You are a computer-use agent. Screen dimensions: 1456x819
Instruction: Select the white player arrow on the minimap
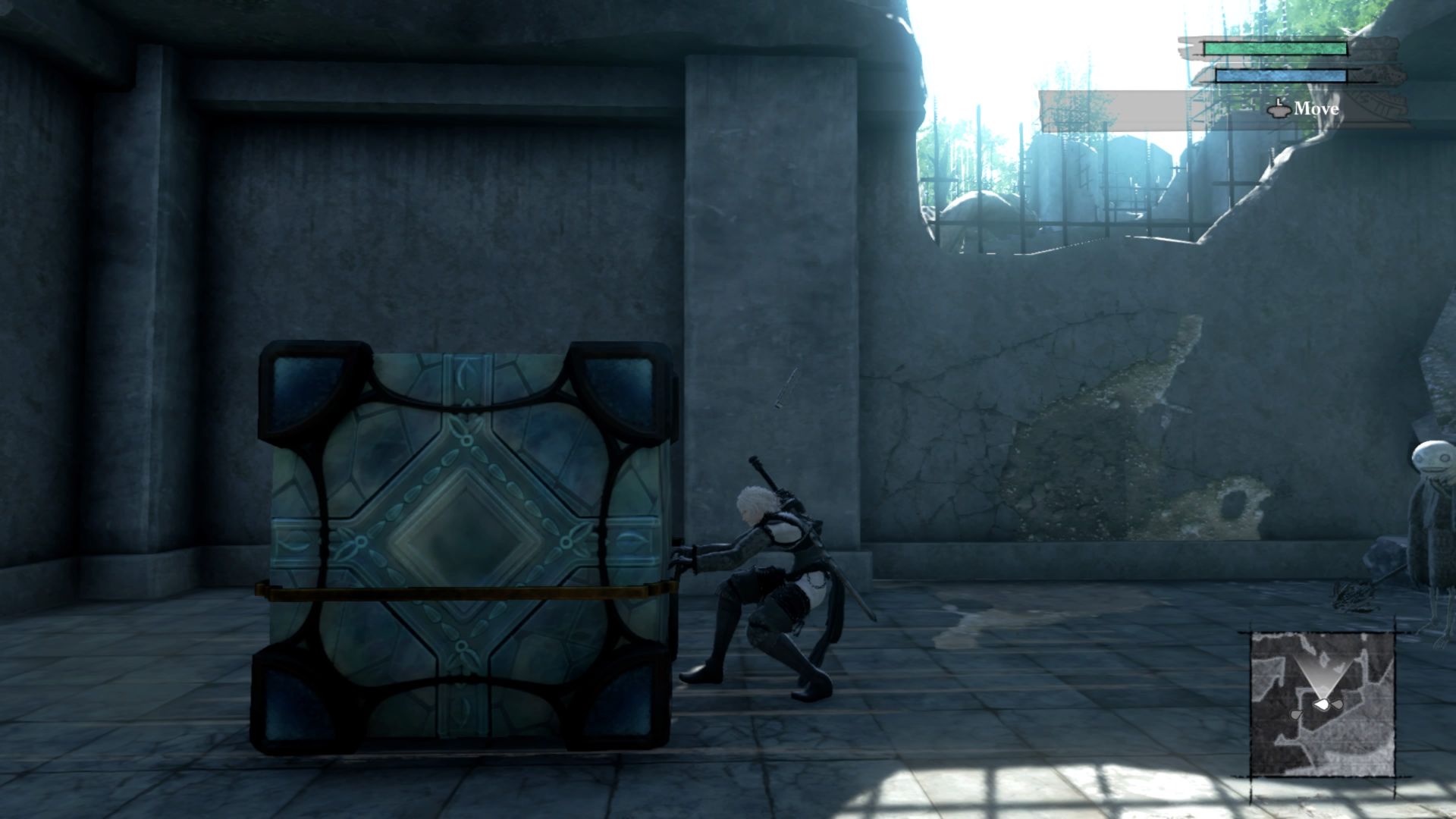pyautogui.click(x=1322, y=705)
